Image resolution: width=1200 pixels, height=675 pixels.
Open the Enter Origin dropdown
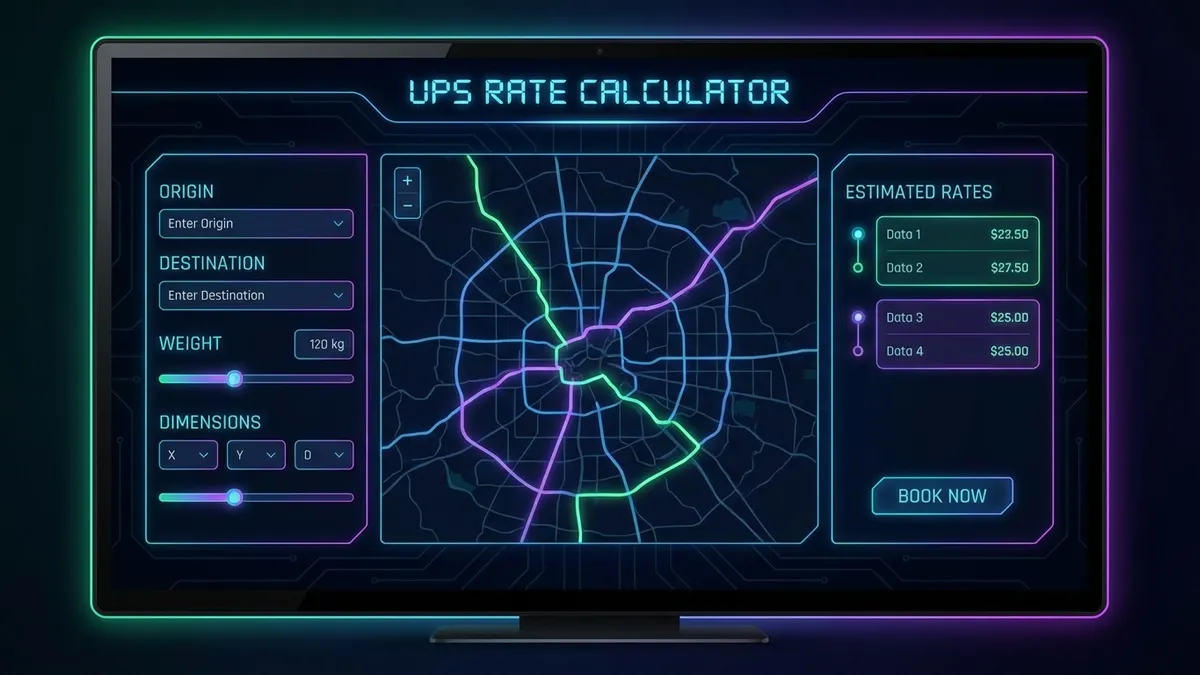click(255, 224)
